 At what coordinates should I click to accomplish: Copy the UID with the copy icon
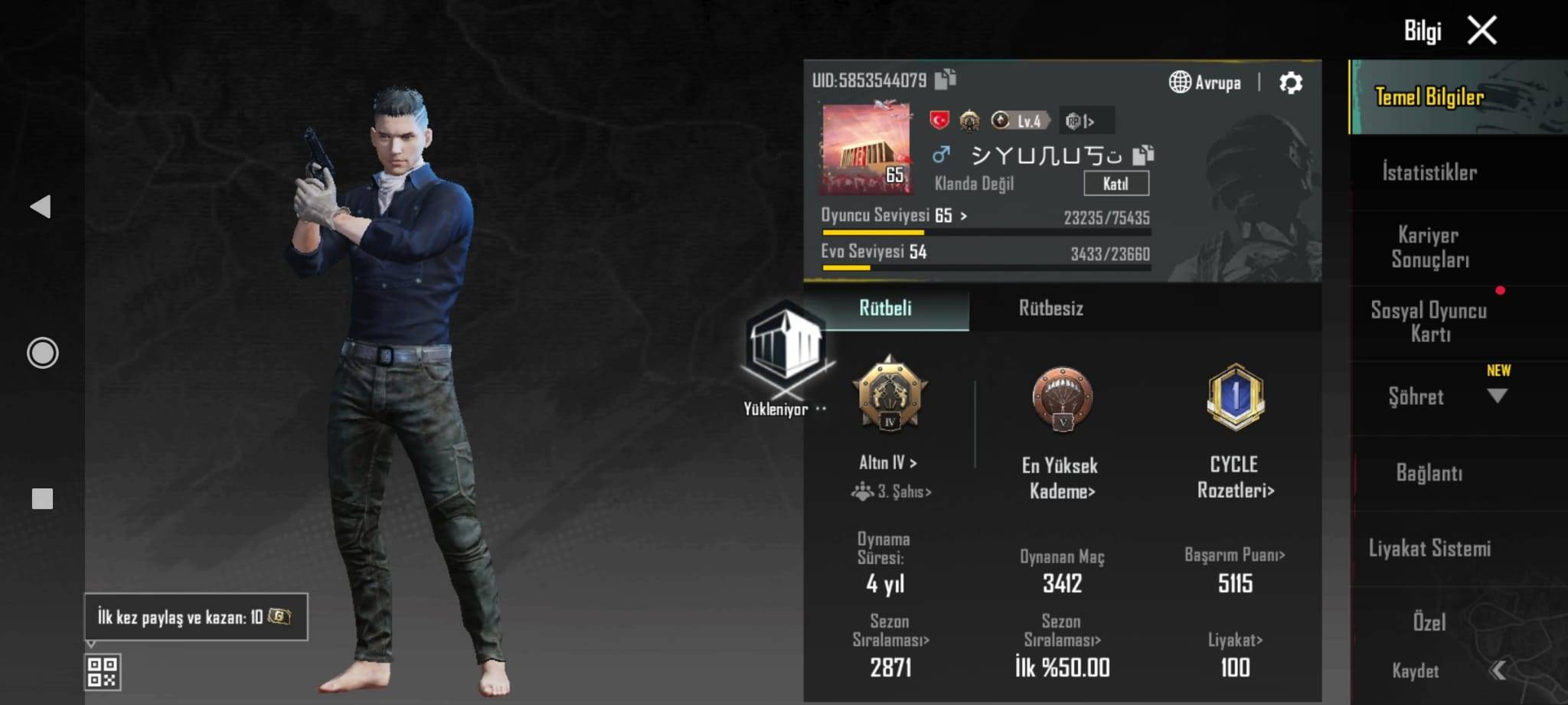point(946,79)
